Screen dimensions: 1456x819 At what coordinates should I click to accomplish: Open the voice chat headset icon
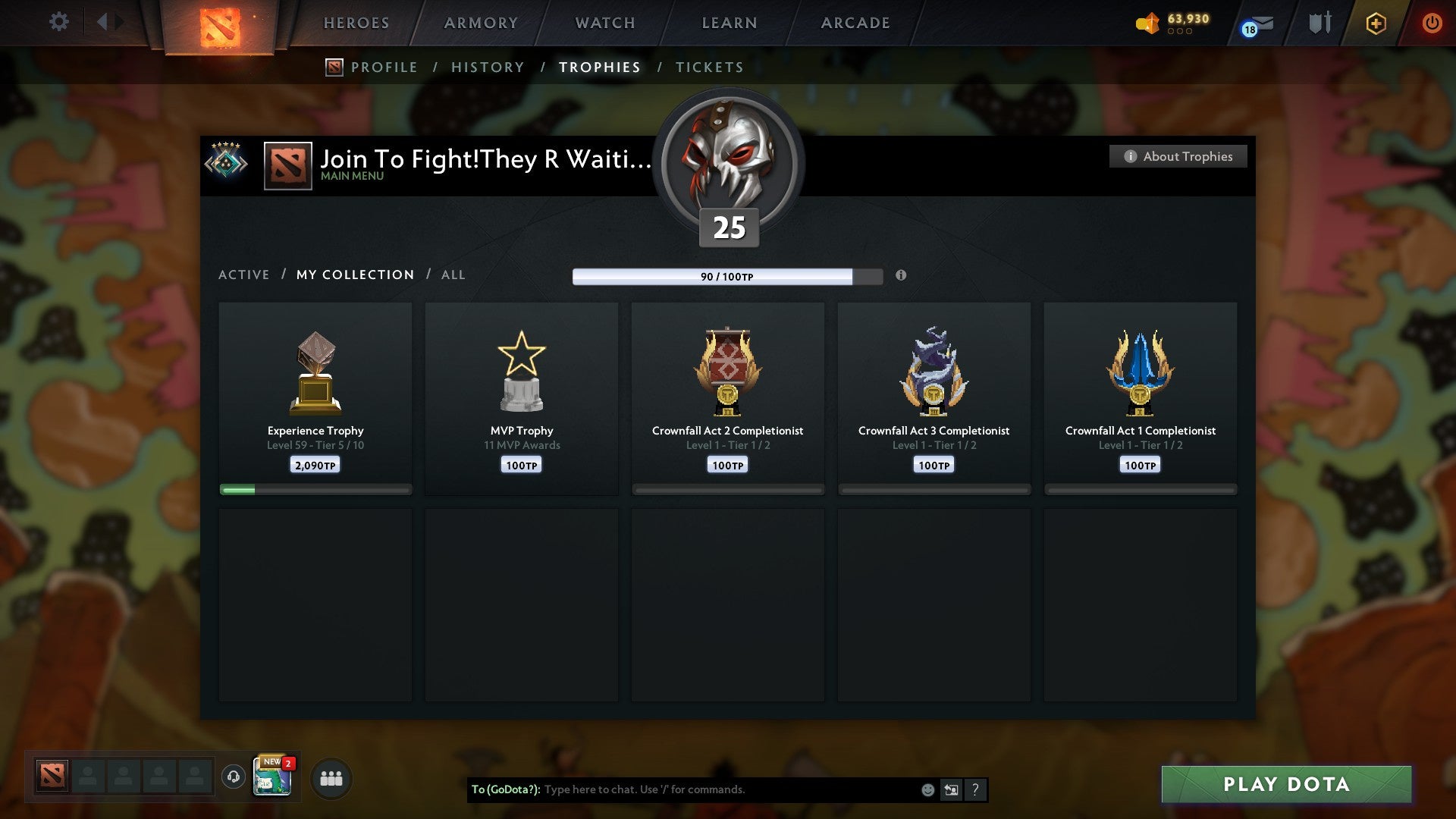[x=233, y=777]
